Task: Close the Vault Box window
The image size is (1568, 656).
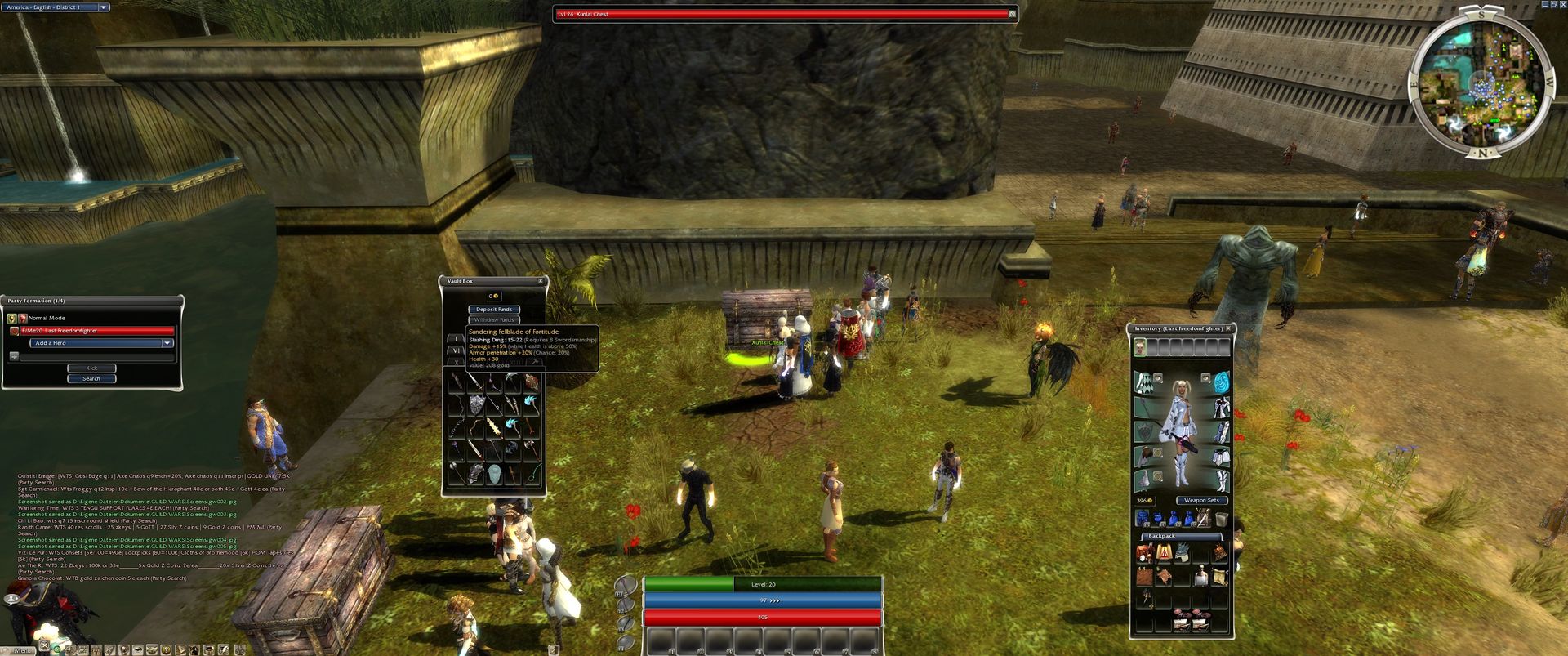Action: click(x=540, y=281)
